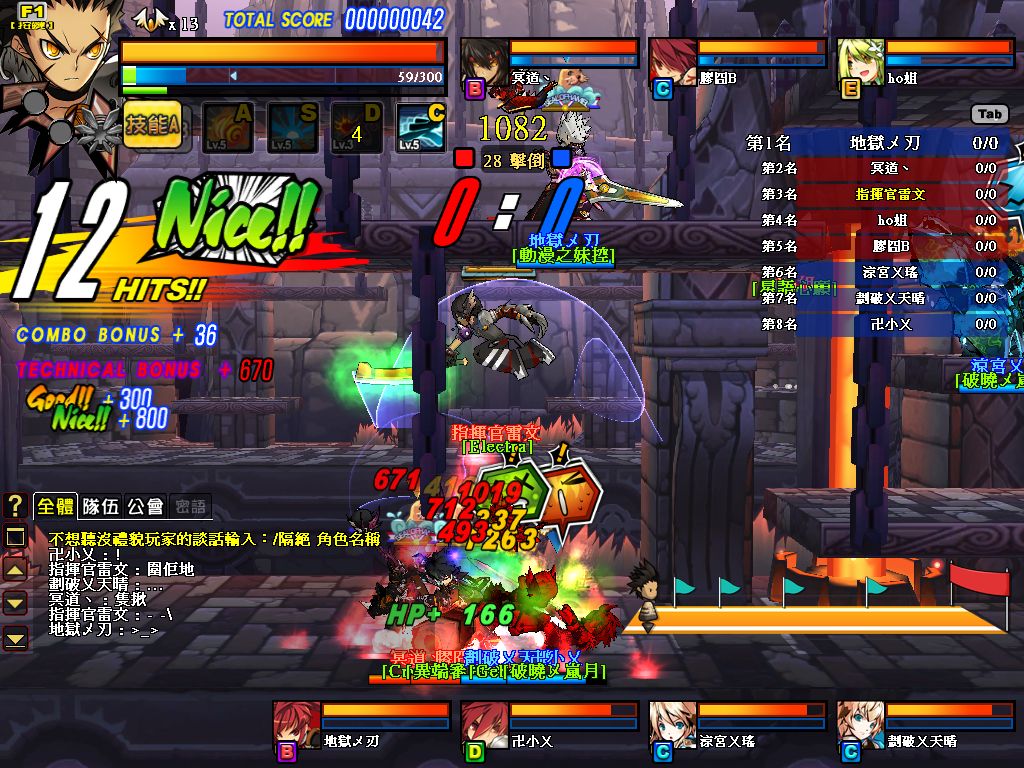
Task: Toggle the 技能A skill set button
Action: click(152, 125)
